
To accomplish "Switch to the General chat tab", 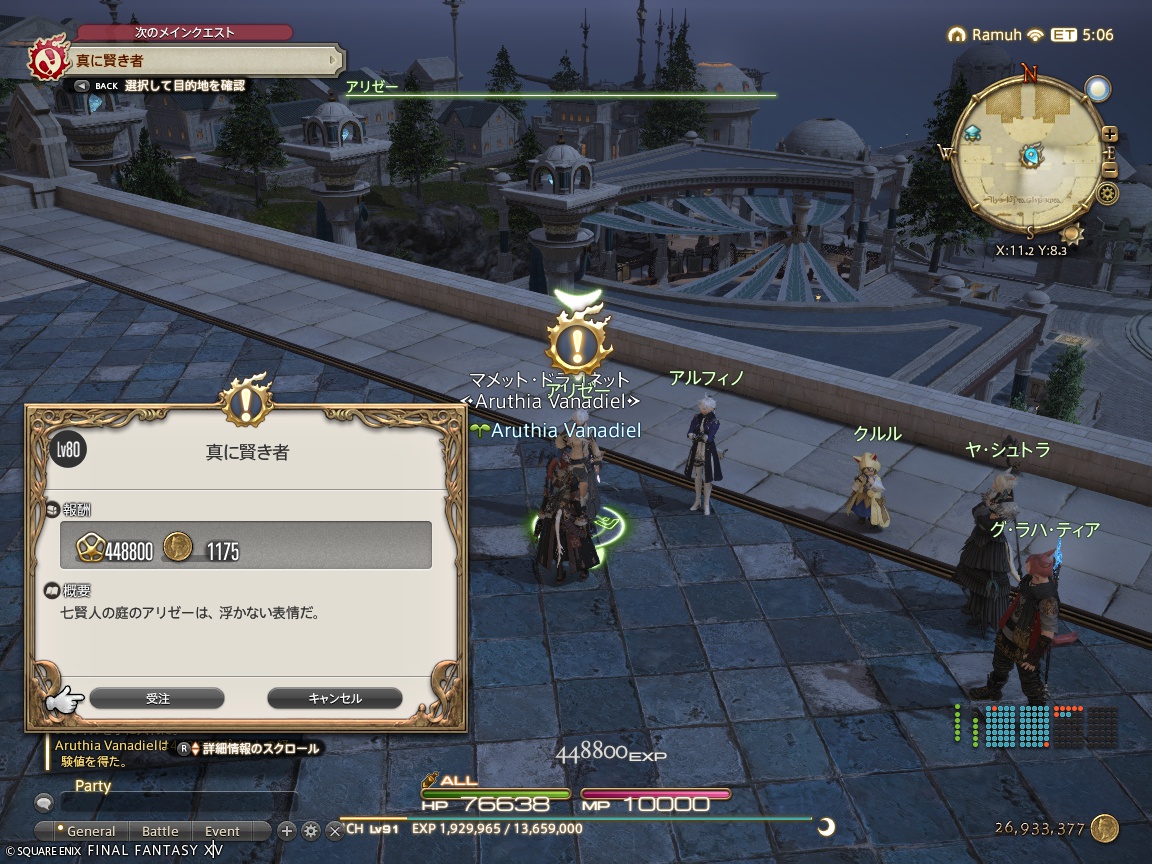I will pyautogui.click(x=89, y=831).
